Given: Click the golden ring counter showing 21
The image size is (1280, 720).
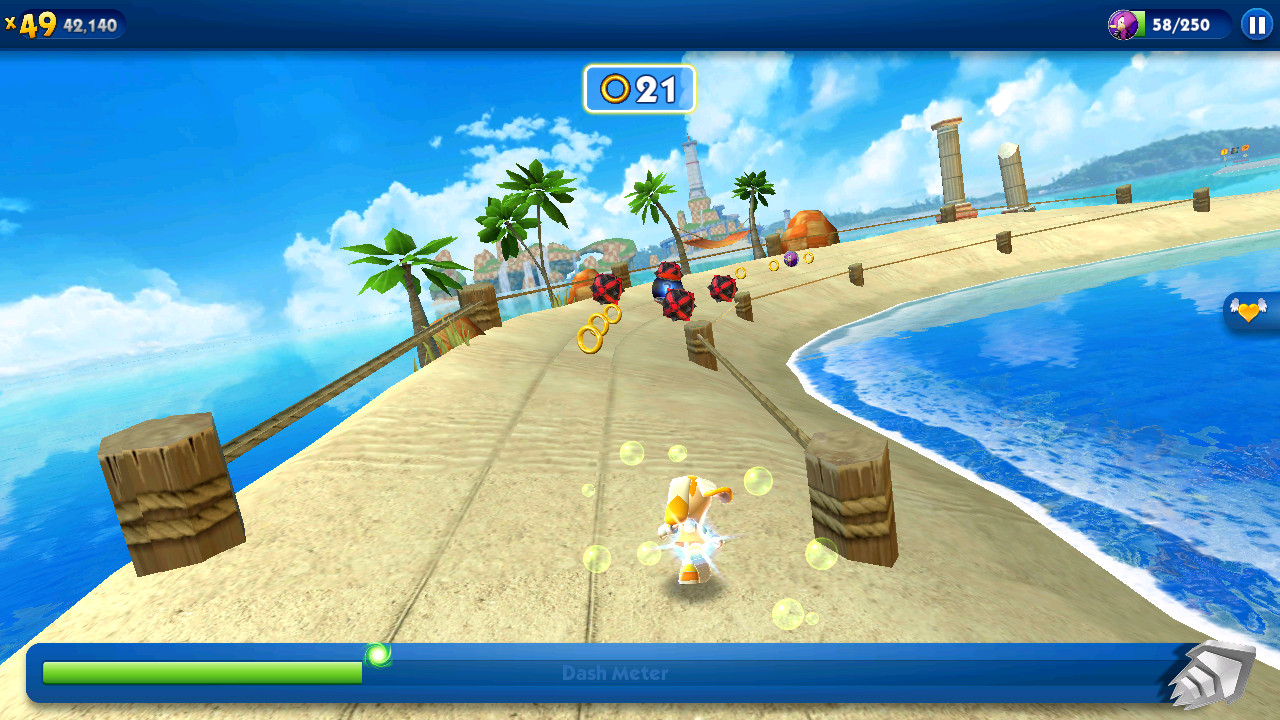Looking at the screenshot, I should point(640,89).
